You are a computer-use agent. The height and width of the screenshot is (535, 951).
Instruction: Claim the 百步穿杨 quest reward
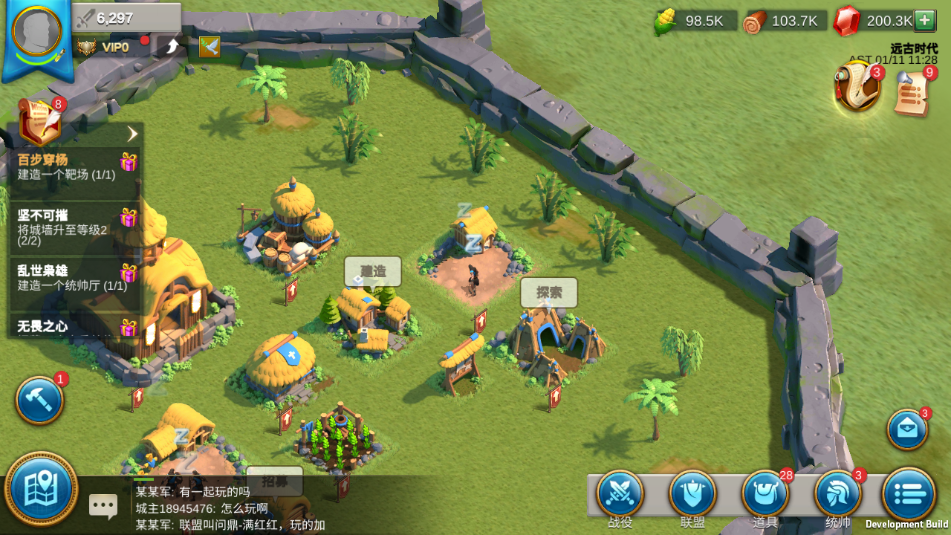(x=128, y=162)
